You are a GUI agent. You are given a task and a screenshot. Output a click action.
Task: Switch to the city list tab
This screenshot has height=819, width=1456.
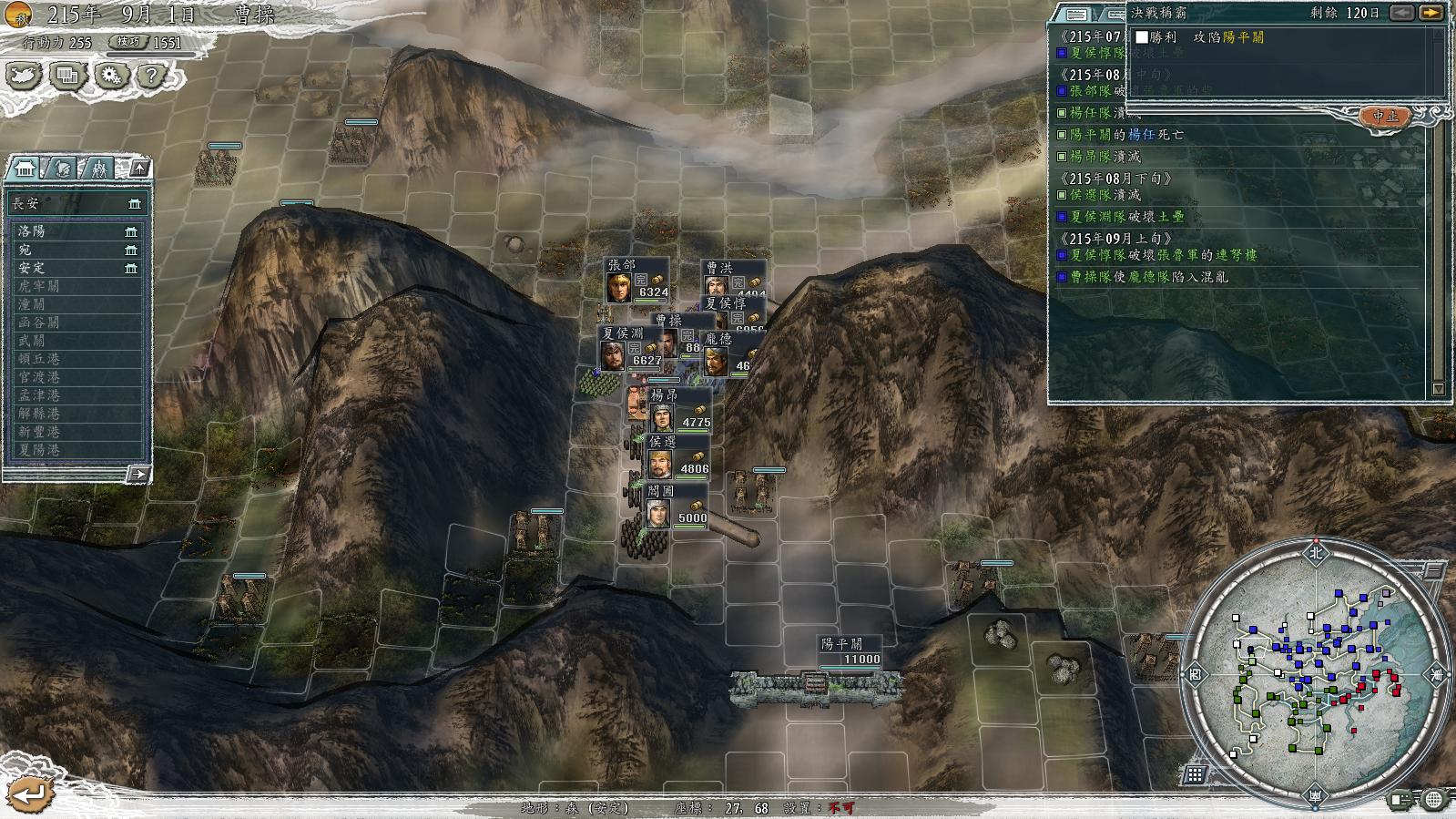coord(25,169)
